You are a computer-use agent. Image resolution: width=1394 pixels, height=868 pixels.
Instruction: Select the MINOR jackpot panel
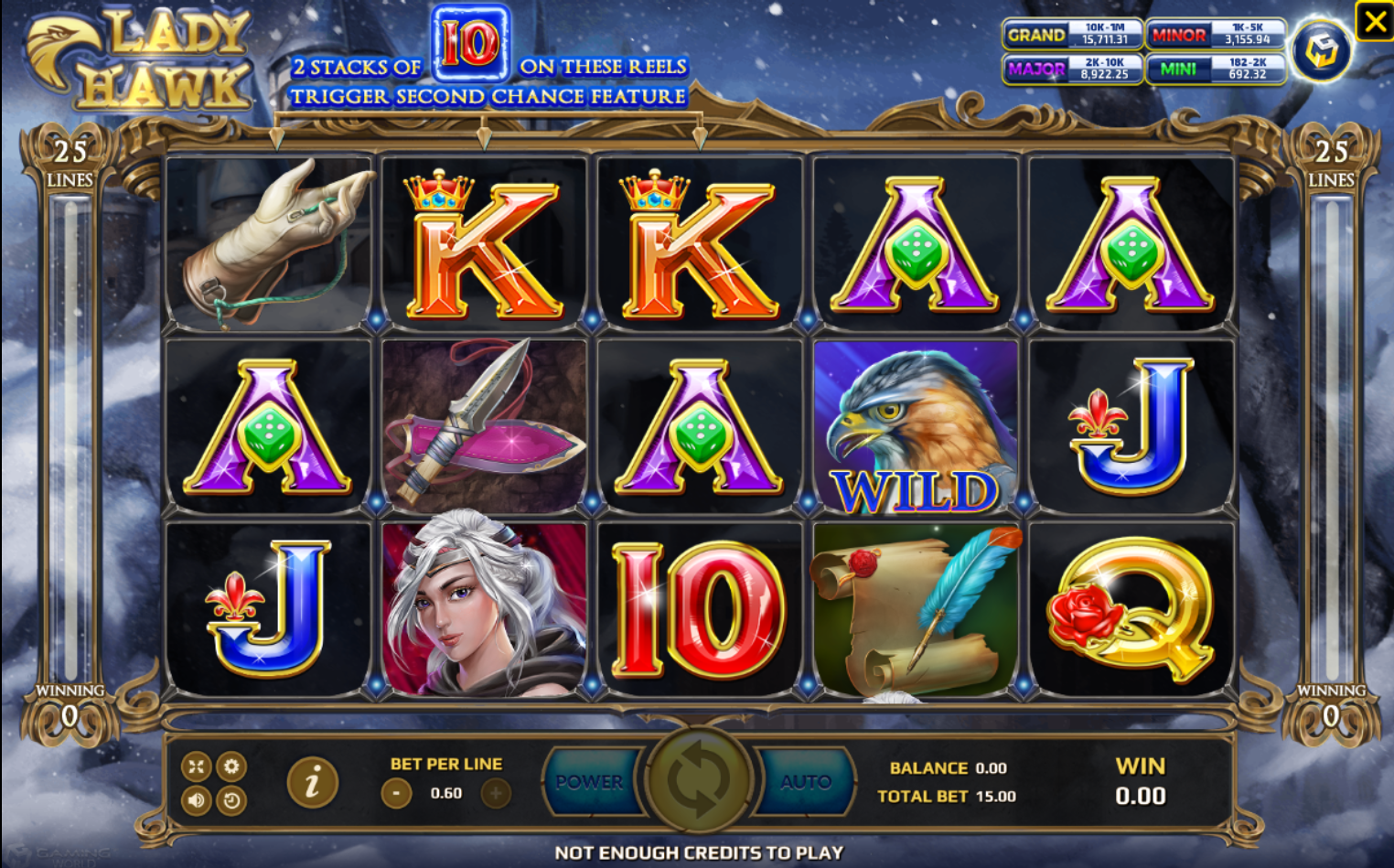1215,35
